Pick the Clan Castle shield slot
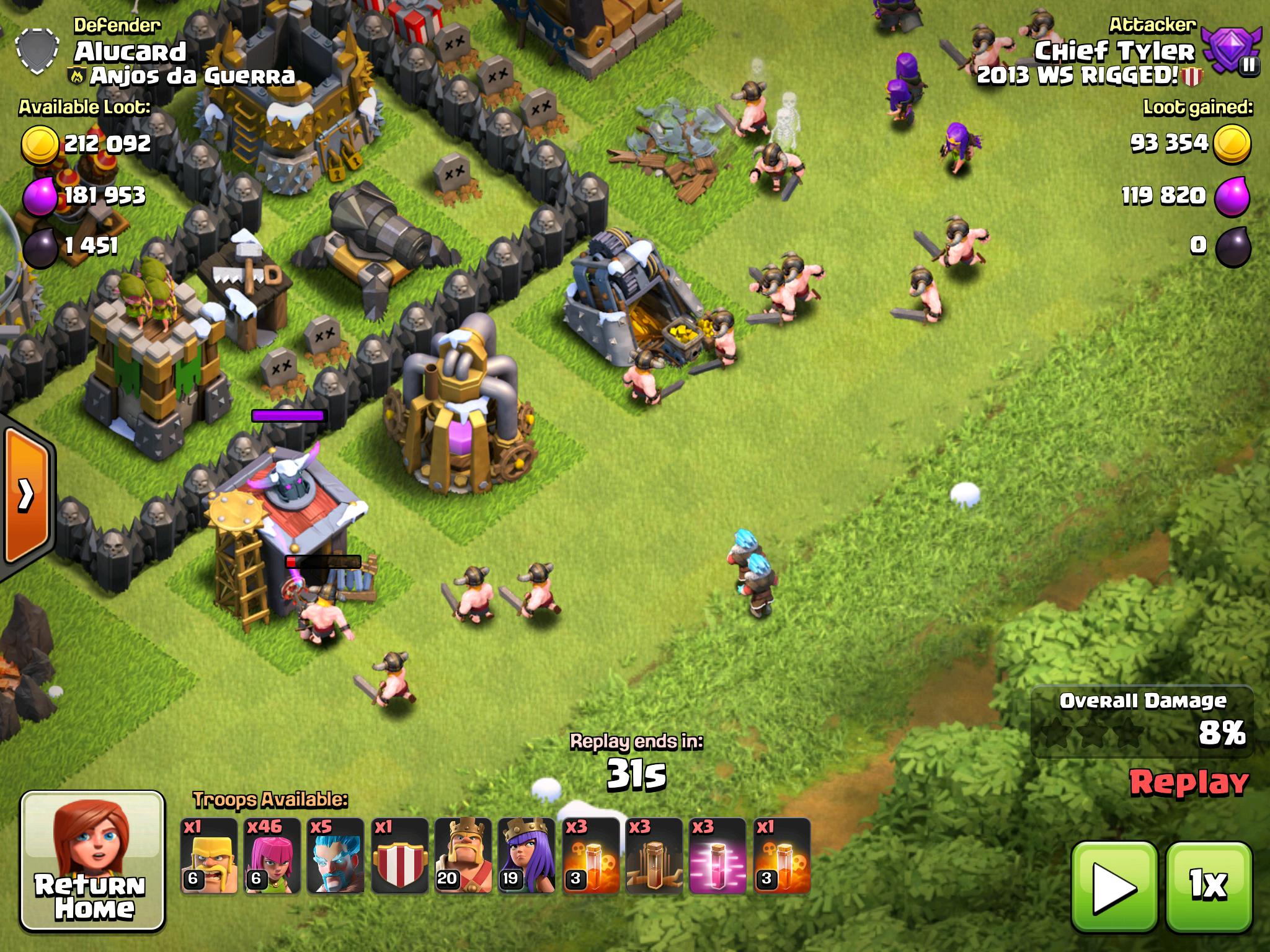The height and width of the screenshot is (952, 1270). pos(399,856)
